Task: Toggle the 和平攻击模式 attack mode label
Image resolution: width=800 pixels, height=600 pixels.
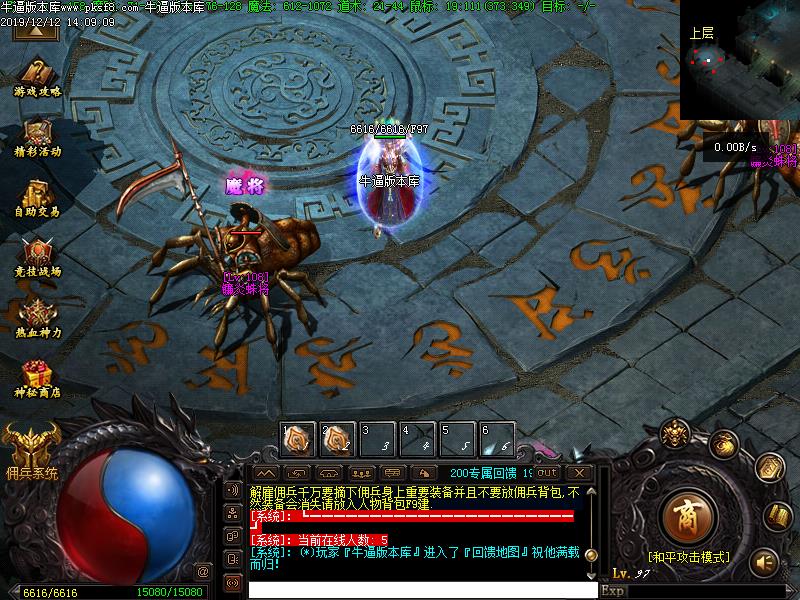Action: [x=688, y=557]
